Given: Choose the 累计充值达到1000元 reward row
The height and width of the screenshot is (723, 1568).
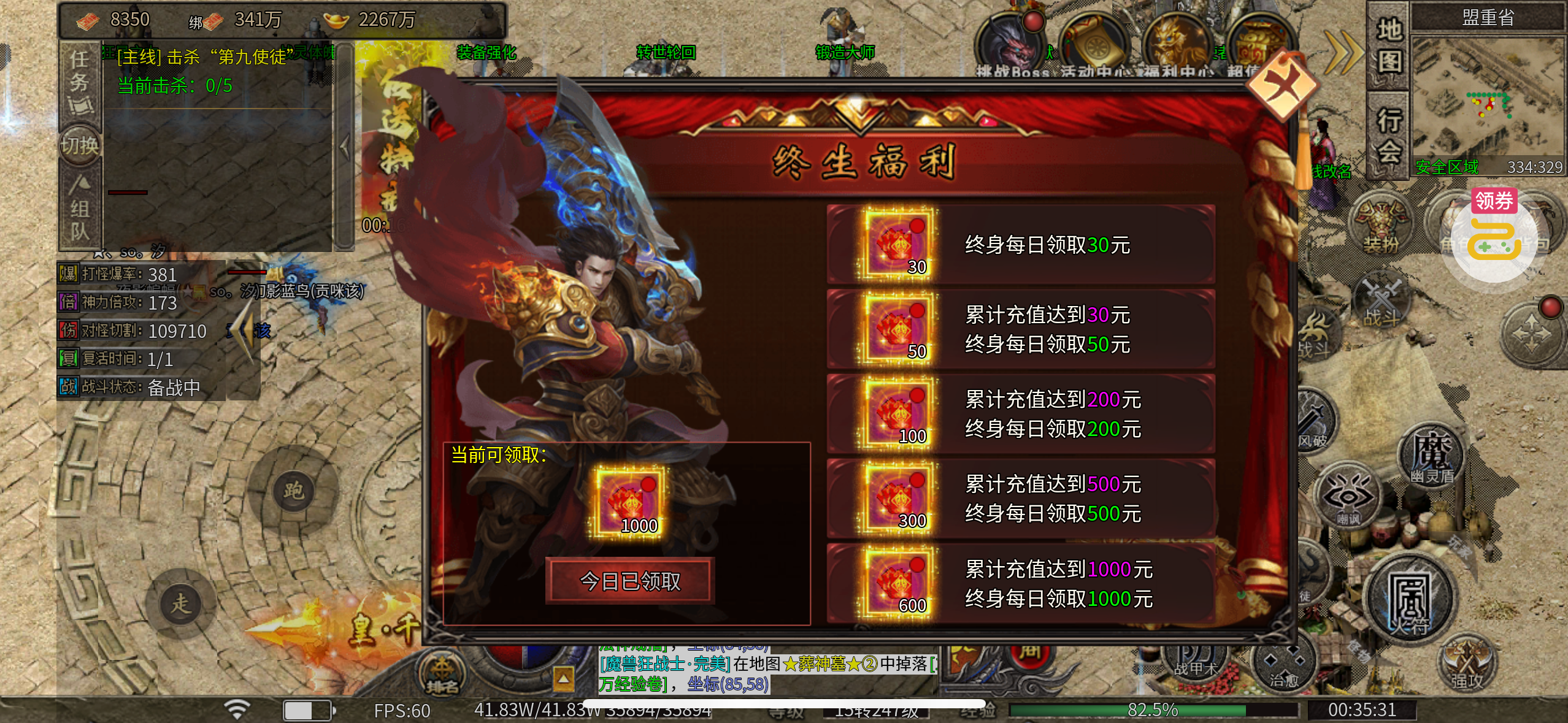Looking at the screenshot, I should (1020, 584).
